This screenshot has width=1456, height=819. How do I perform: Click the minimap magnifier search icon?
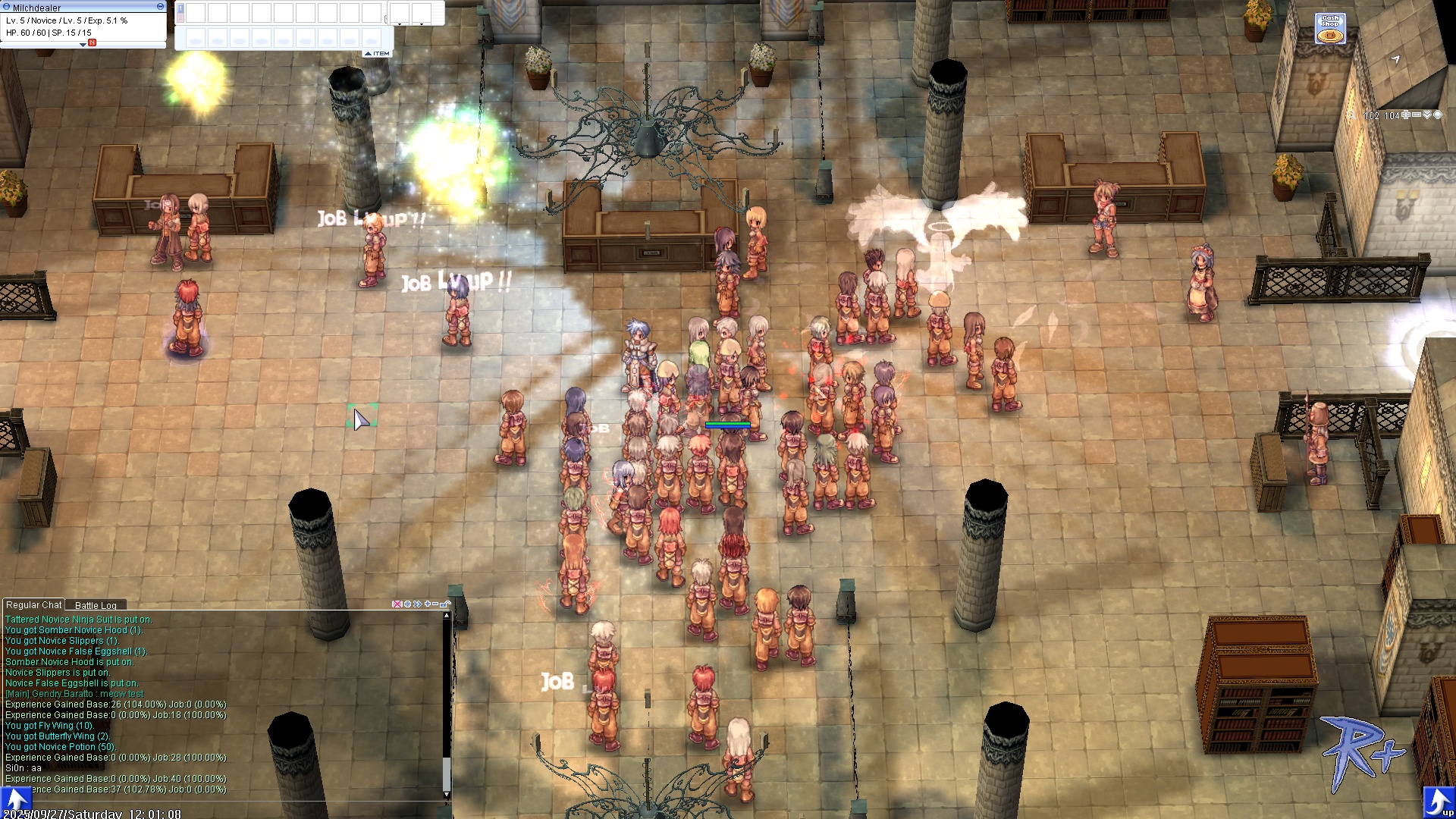click(1351, 115)
